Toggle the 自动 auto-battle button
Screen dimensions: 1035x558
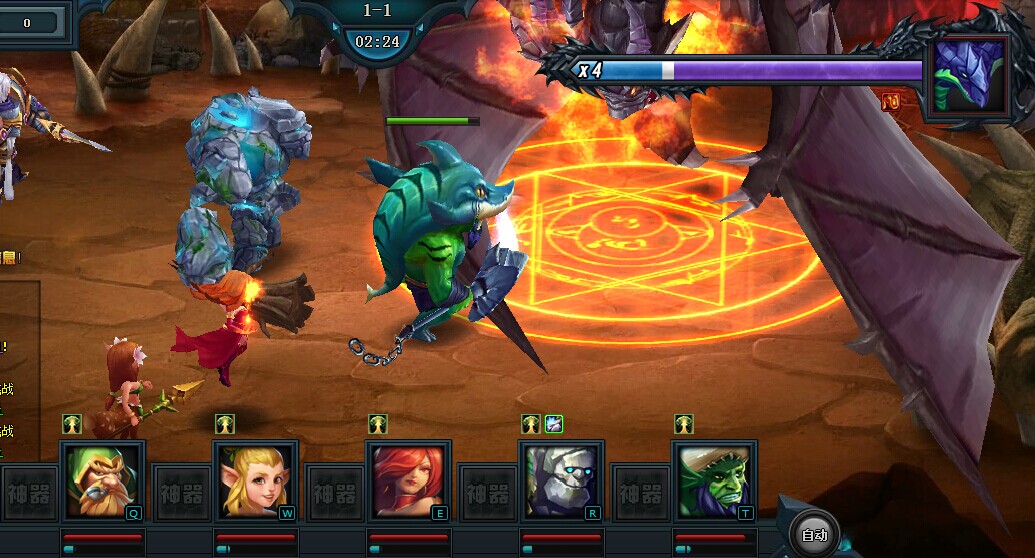(x=814, y=535)
